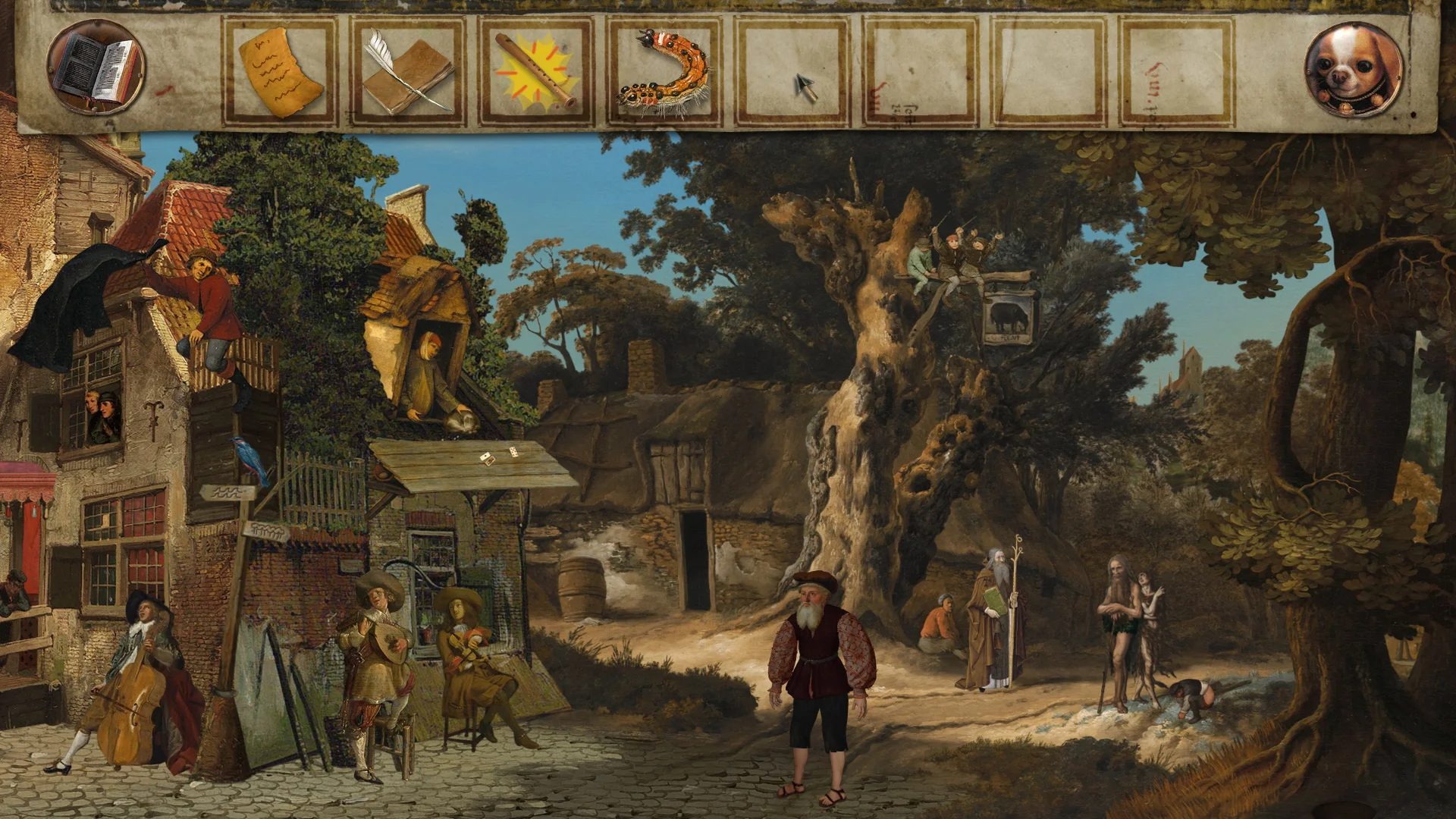Screen dimensions: 1456x819
Task: Open the book icon in the inventory bar
Action: pos(96,68)
